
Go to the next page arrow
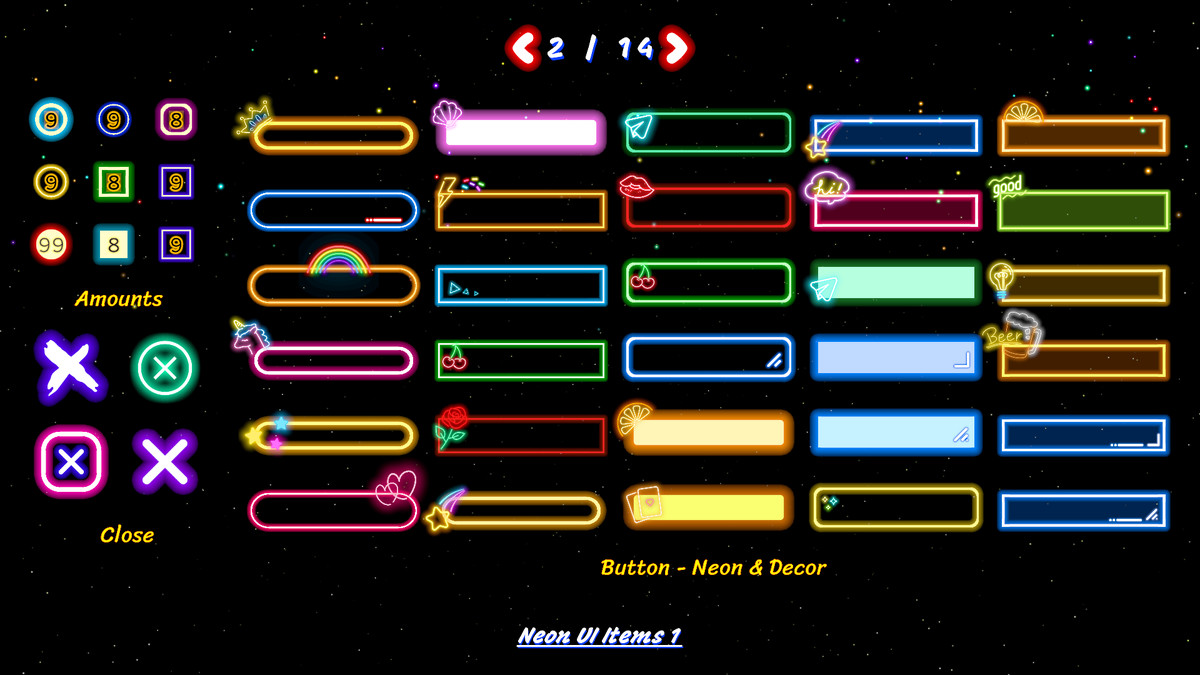tap(677, 47)
